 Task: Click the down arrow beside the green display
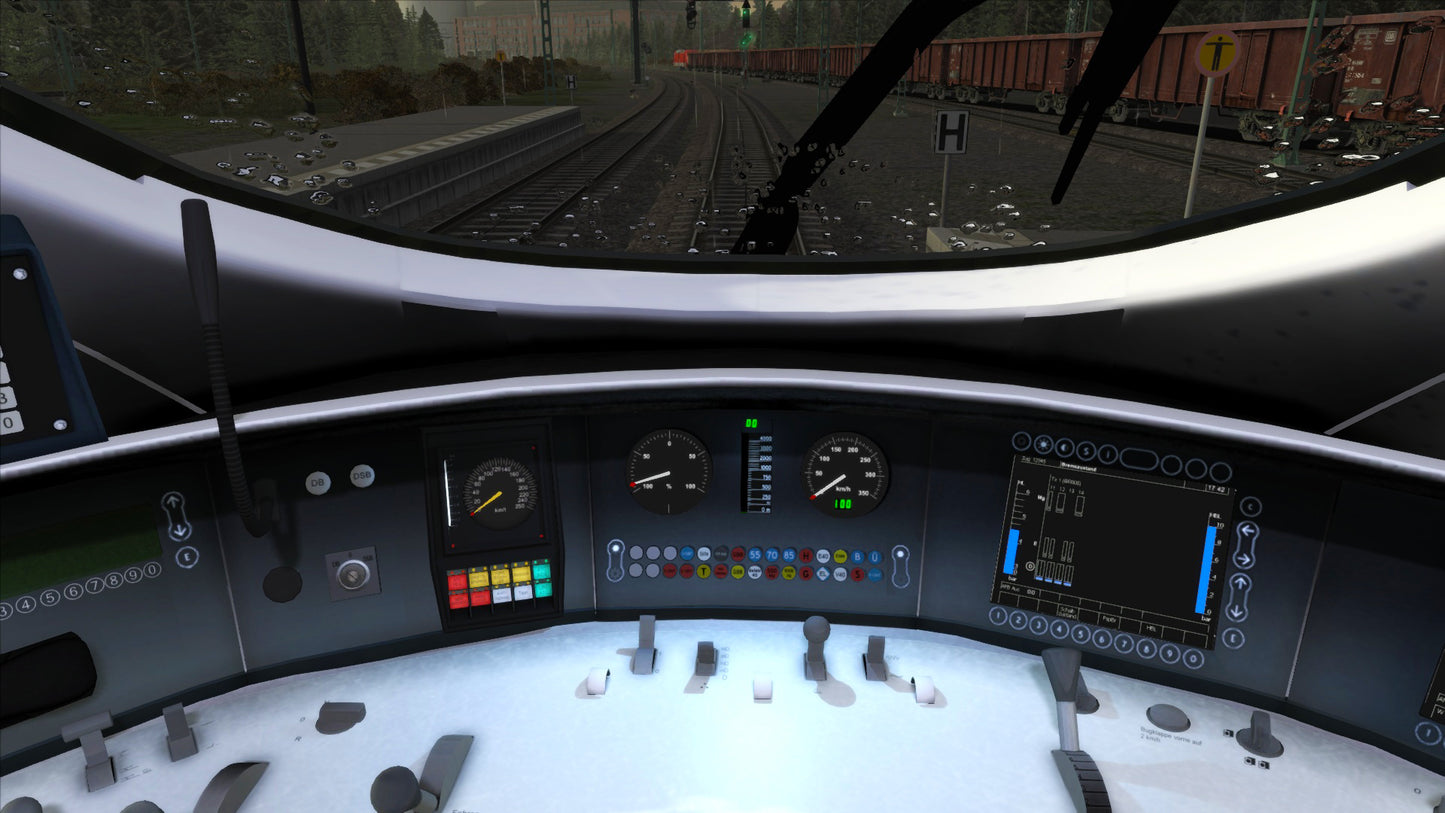[180, 530]
